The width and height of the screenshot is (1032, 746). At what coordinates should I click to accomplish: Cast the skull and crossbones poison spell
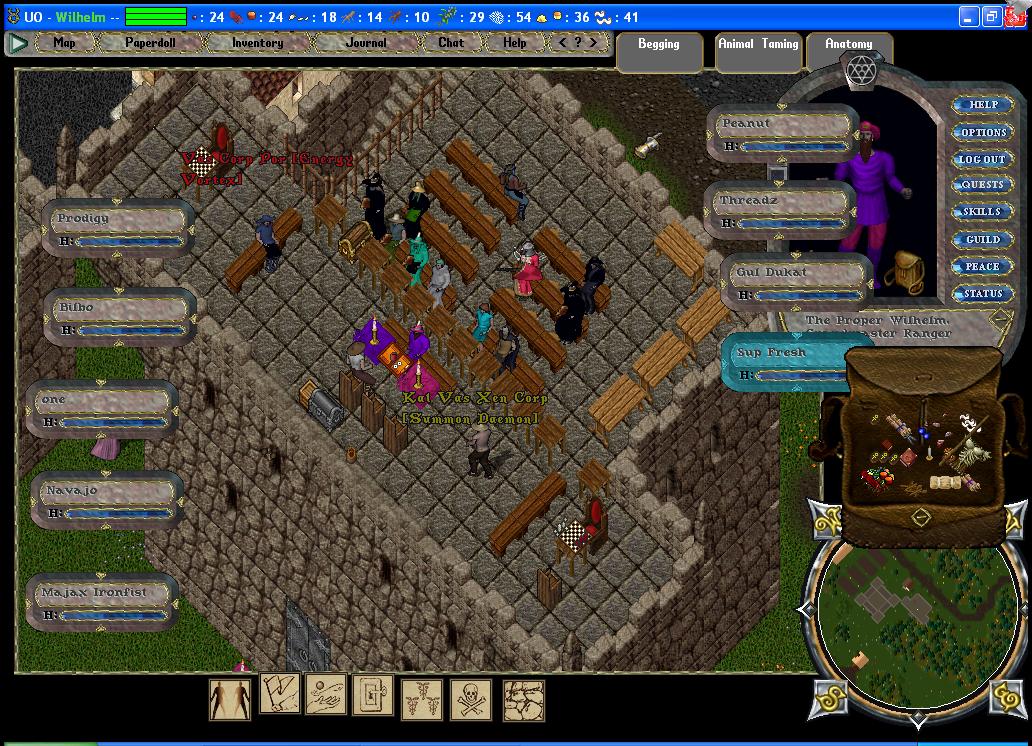coord(473,700)
